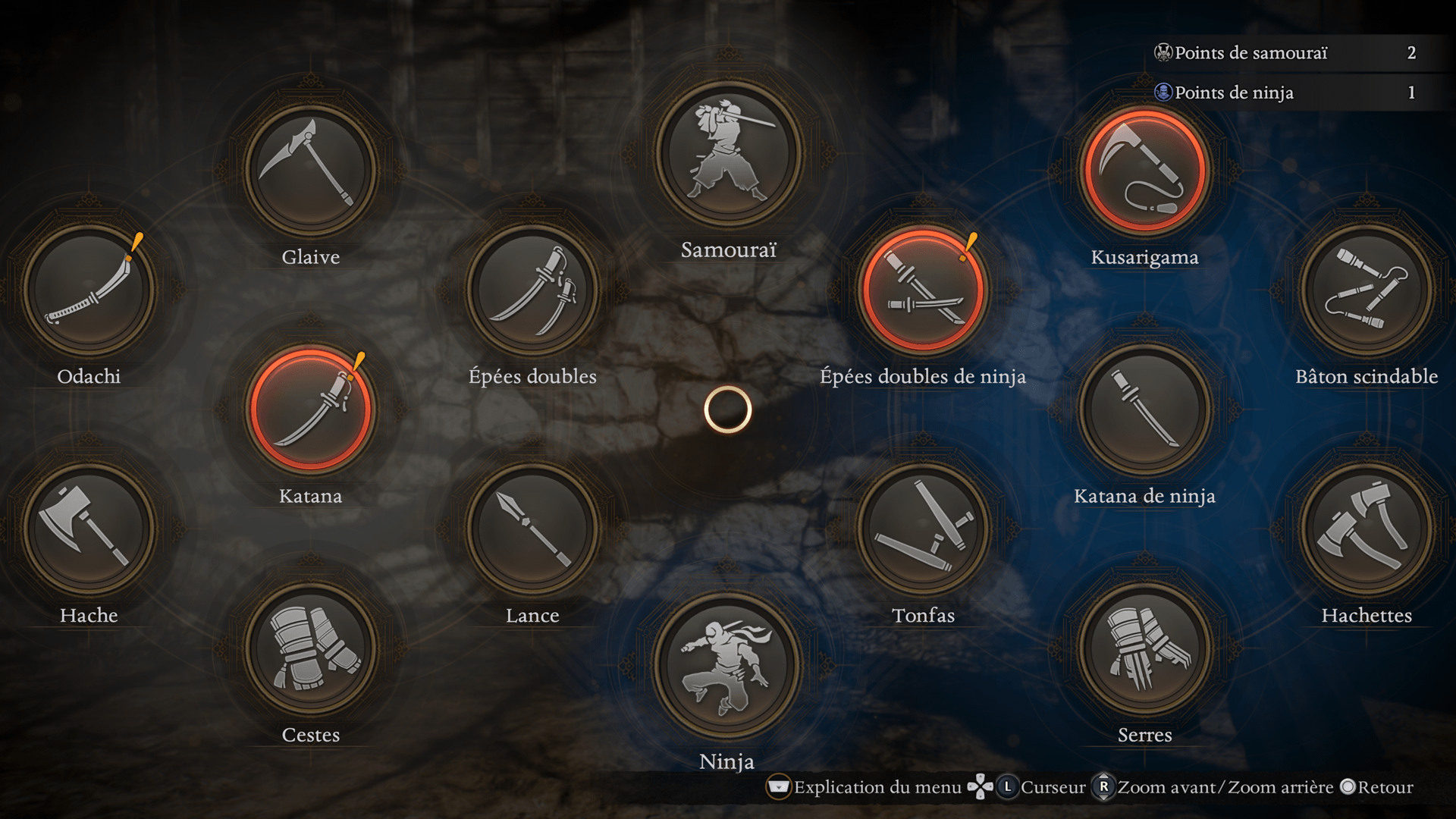Viewport: 1456px width, 819px height.
Task: Open the Hachettes skill tree
Action: [x=1367, y=529]
